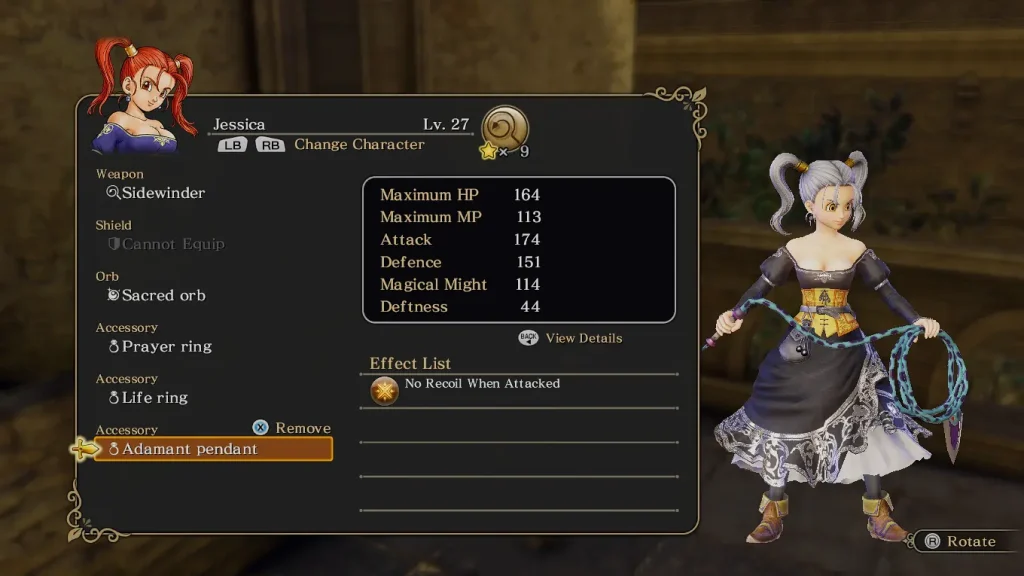Select the No Recoil When Attacked effect
Viewport: 1024px width, 576px height.
[x=482, y=384]
